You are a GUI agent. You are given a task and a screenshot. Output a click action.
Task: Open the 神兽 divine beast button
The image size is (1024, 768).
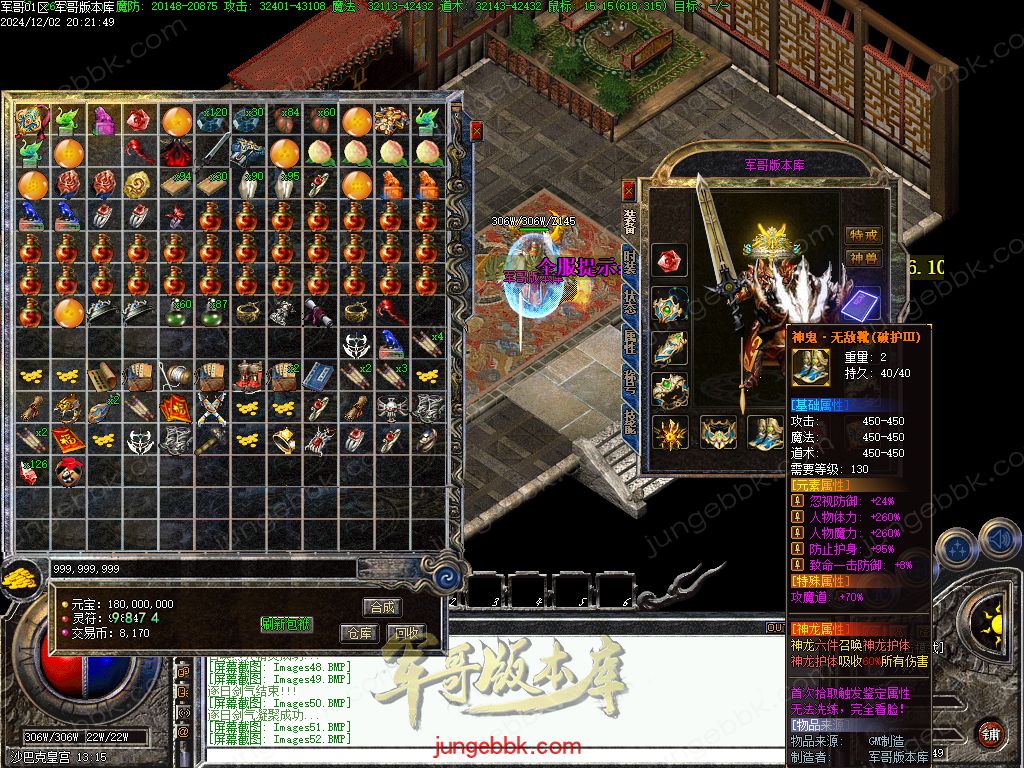pyautogui.click(x=863, y=258)
